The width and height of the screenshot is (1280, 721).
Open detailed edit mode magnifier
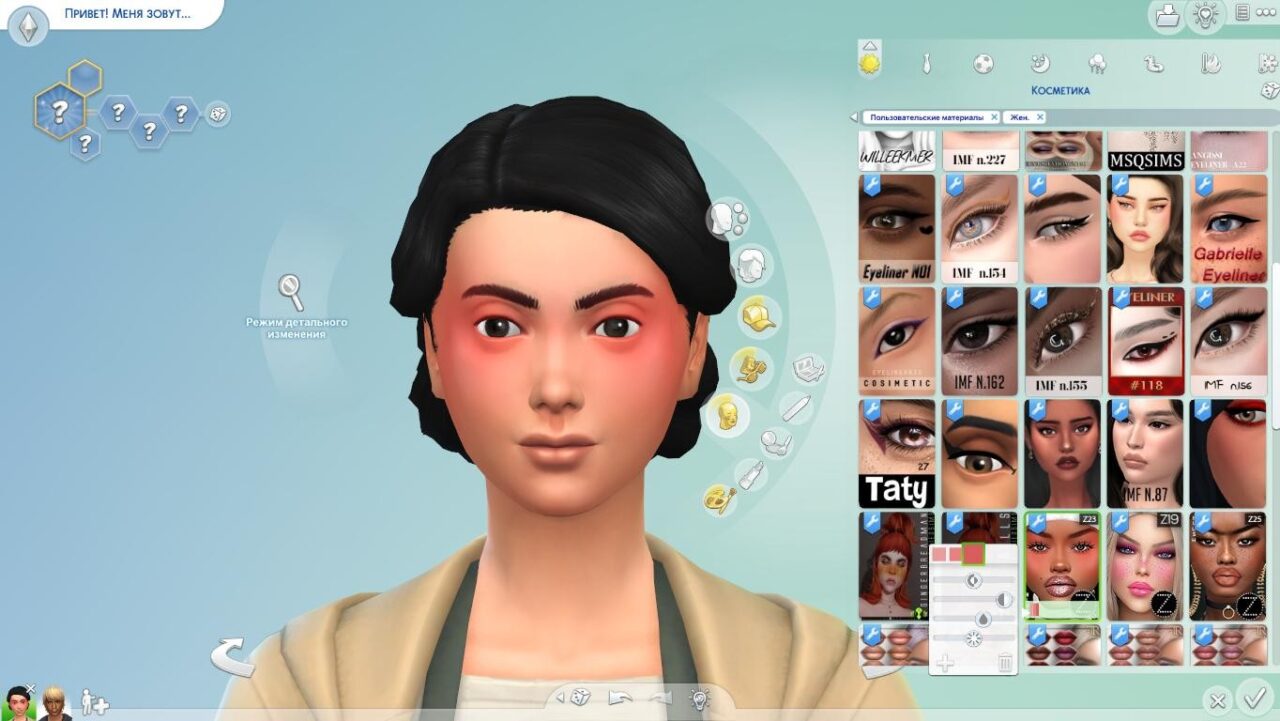291,292
